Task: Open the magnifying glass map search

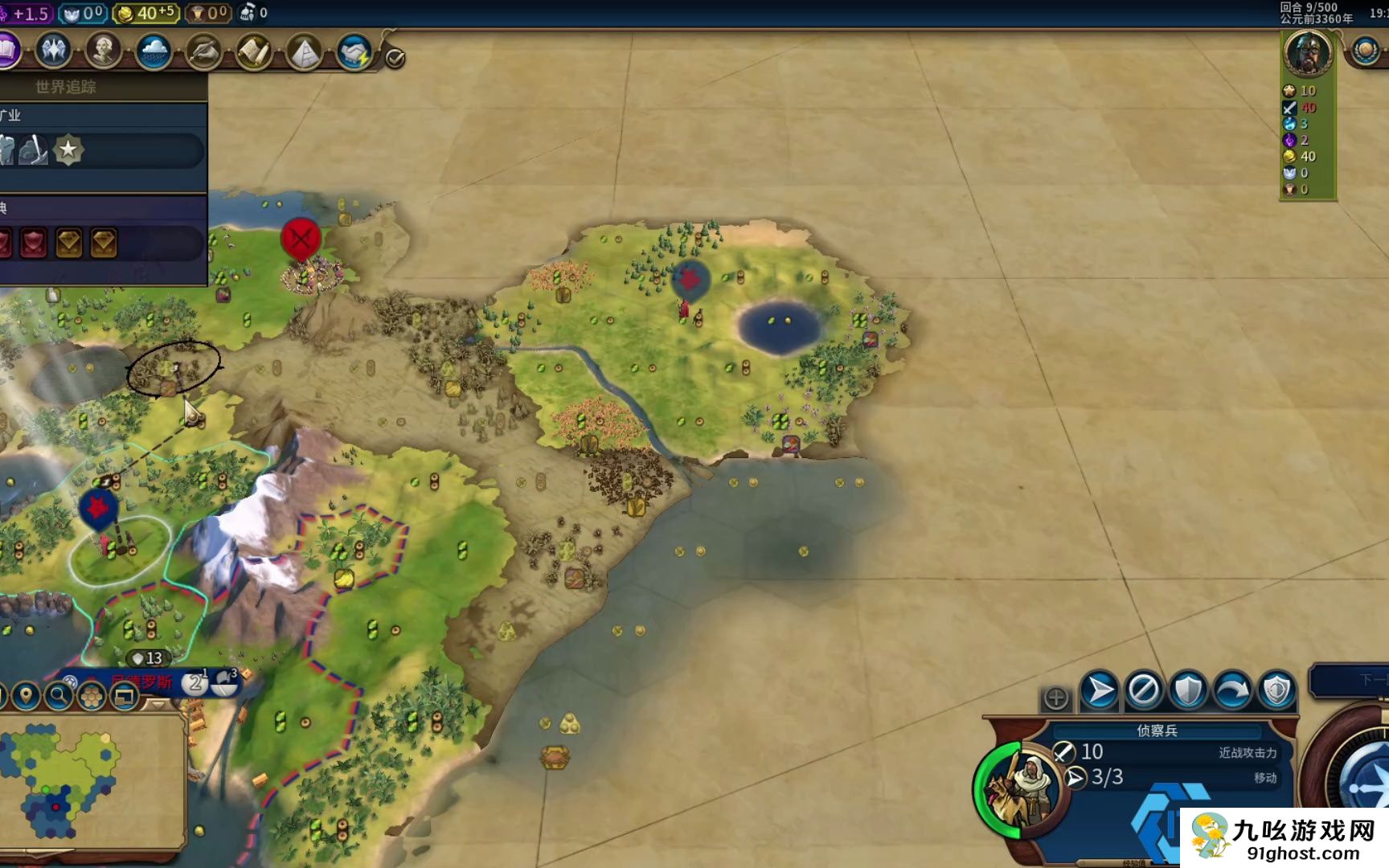Action: coord(59,696)
